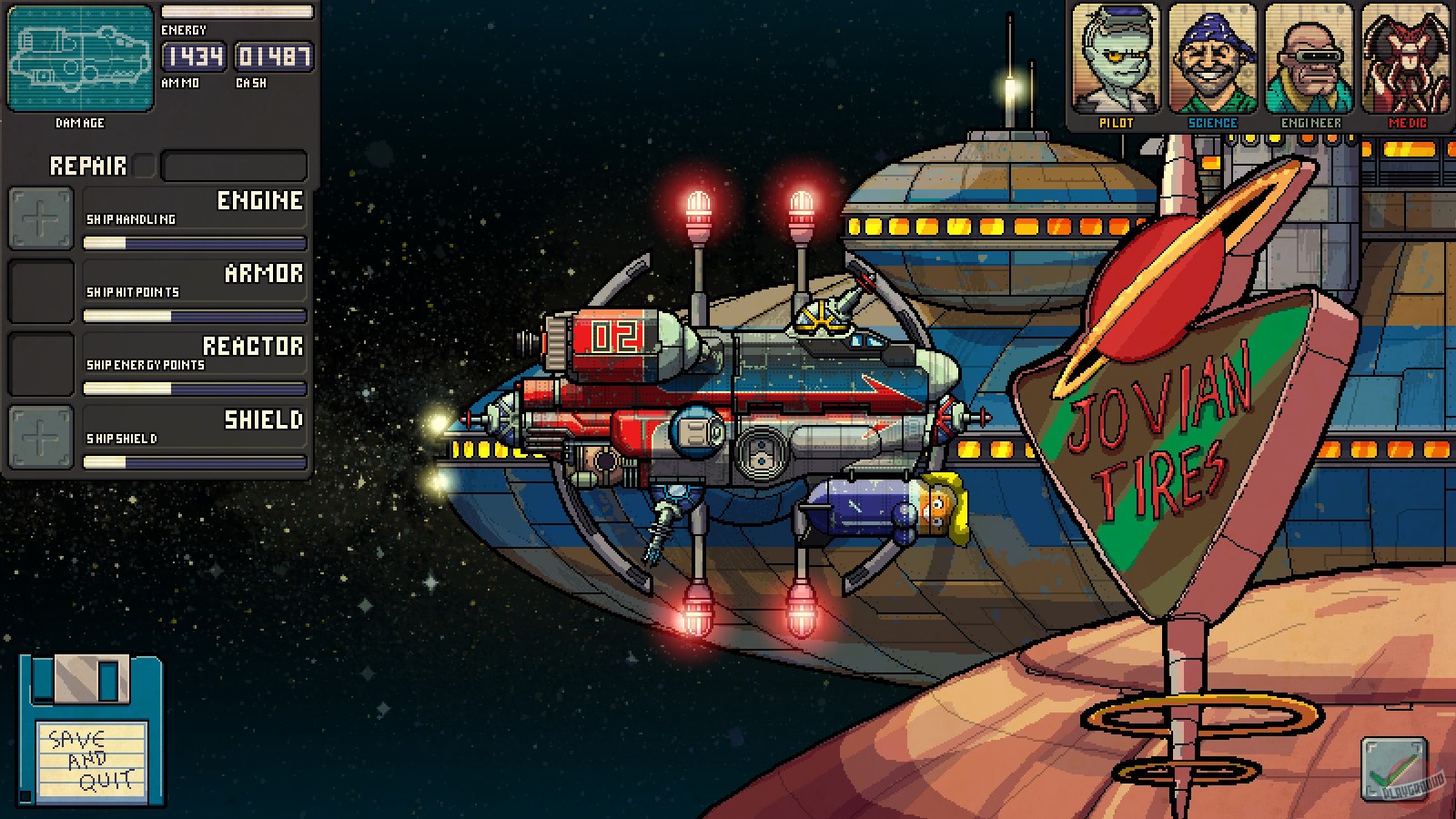Viewport: 1456px width, 819px height.
Task: Expand the Reactor upgrade section
Action: click(256, 347)
